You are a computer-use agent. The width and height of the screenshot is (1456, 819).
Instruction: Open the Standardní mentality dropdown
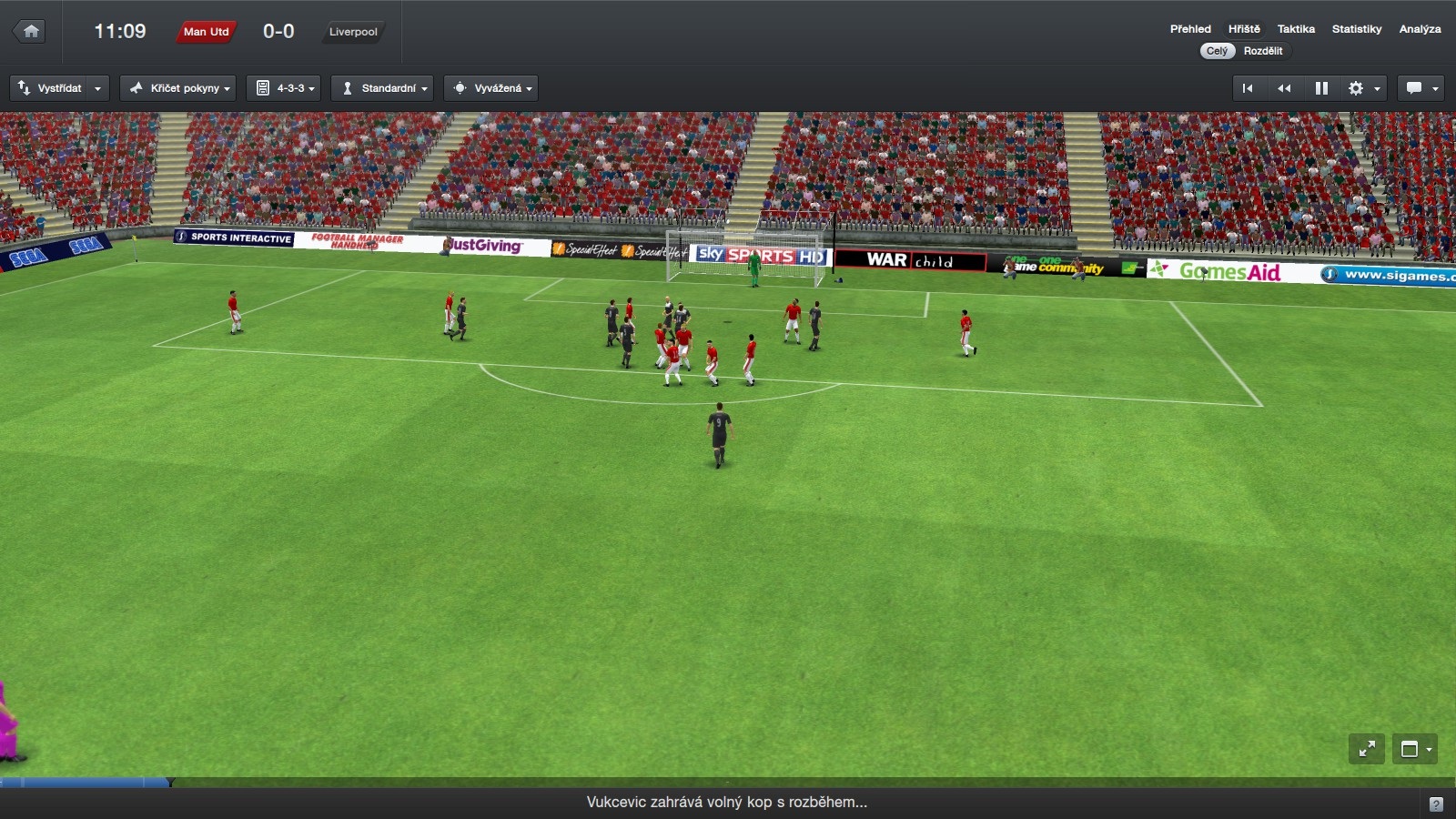tap(382, 88)
